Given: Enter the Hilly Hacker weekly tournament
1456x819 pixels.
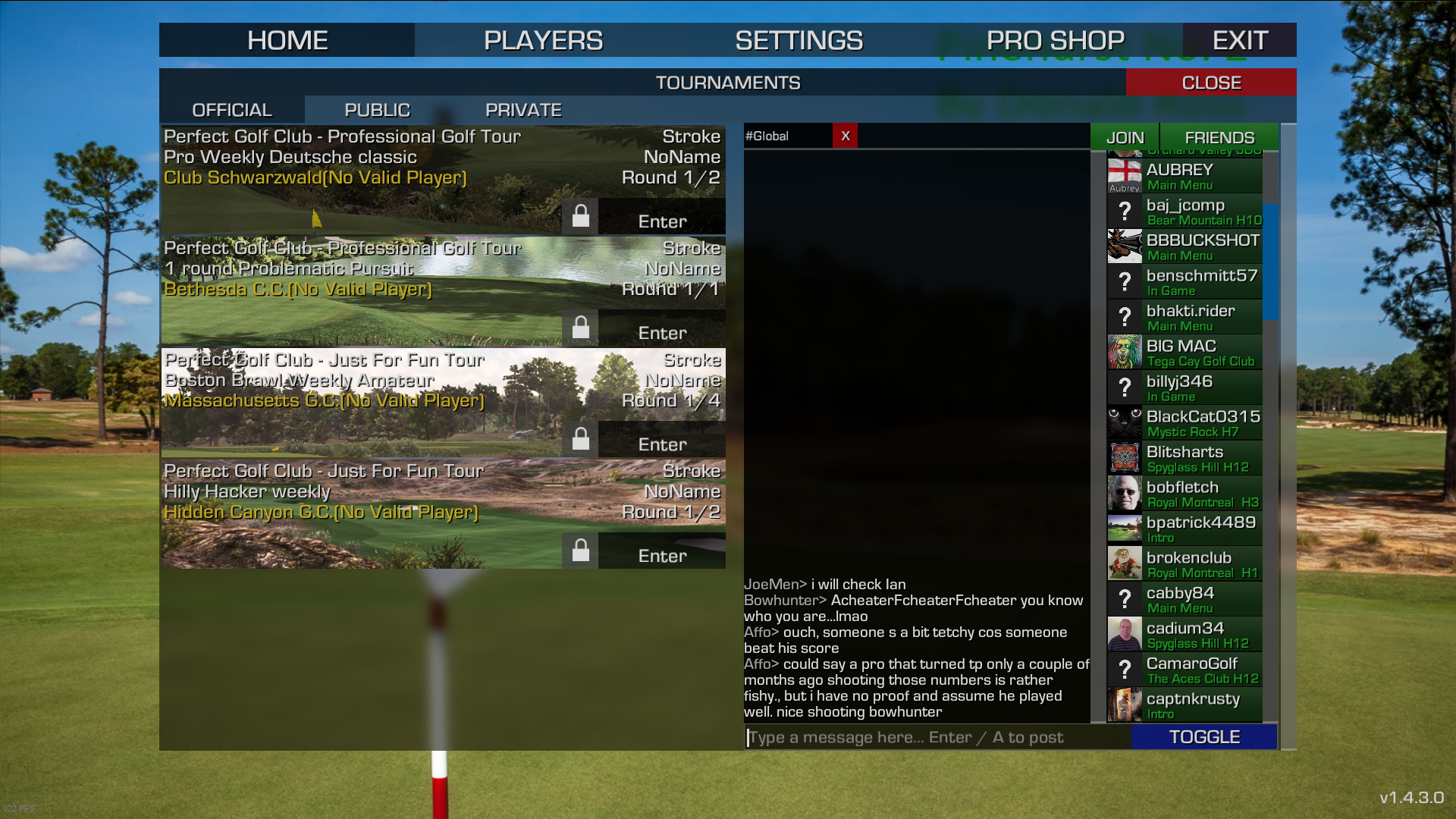Looking at the screenshot, I should pyautogui.click(x=662, y=556).
